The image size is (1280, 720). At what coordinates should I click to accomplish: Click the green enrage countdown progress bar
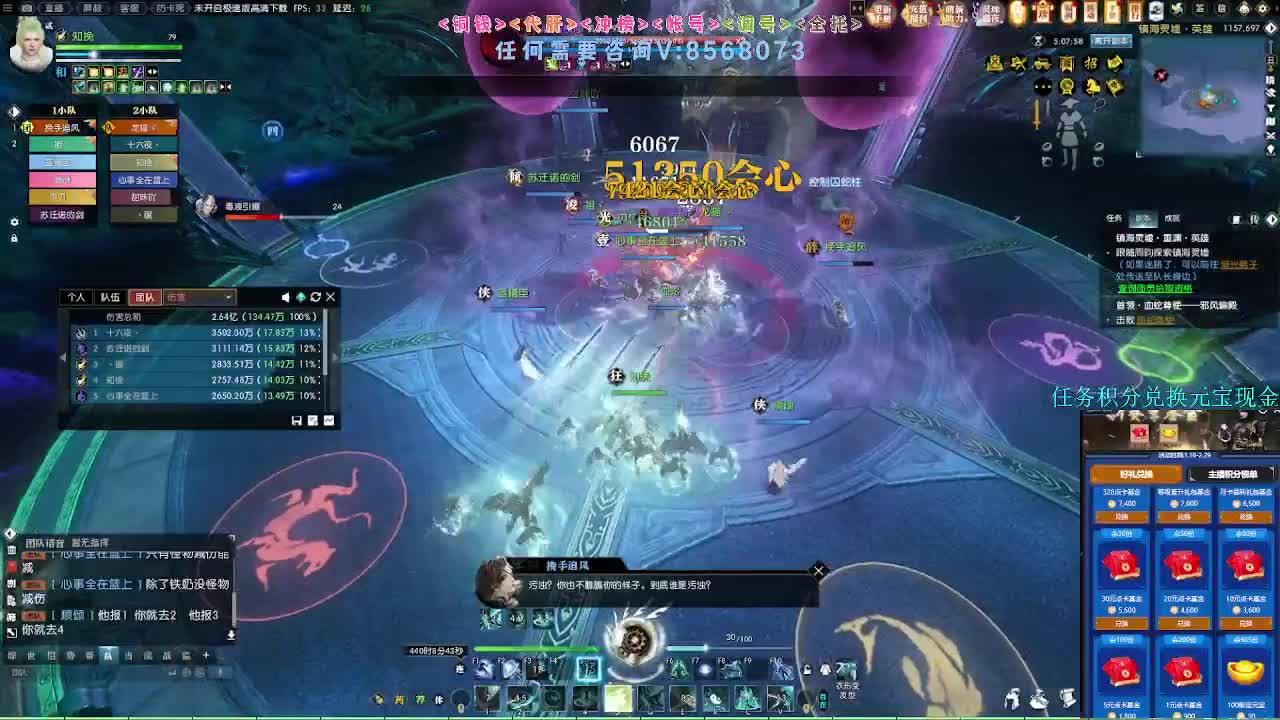coord(537,649)
